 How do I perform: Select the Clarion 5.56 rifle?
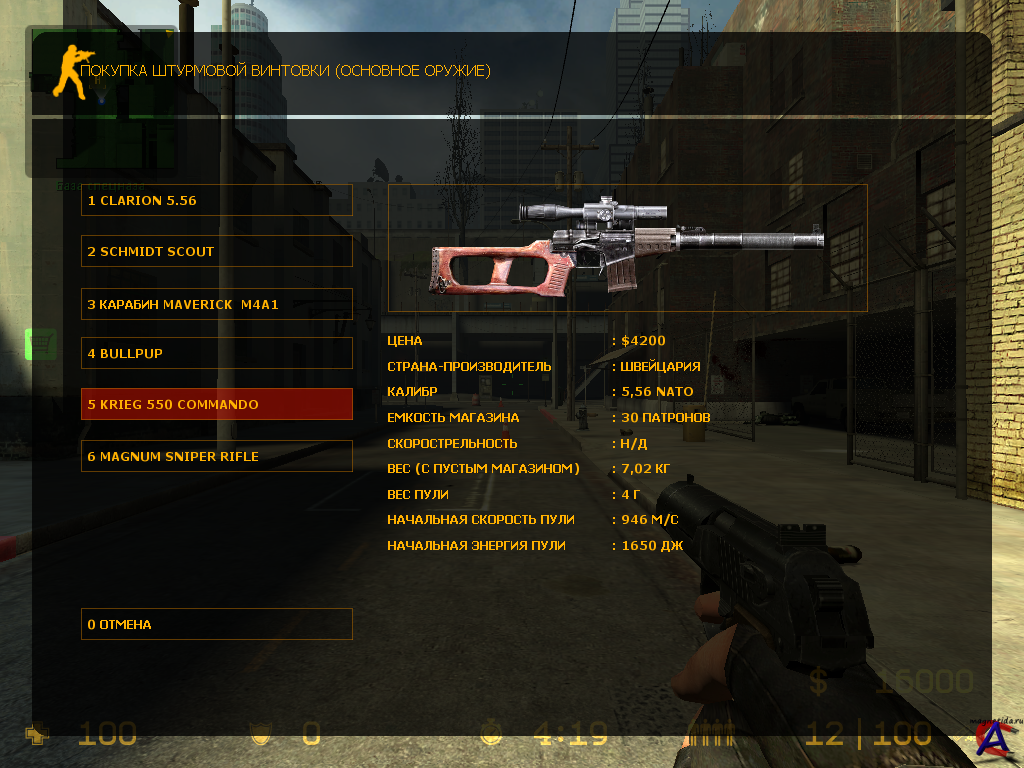pyautogui.click(x=216, y=200)
